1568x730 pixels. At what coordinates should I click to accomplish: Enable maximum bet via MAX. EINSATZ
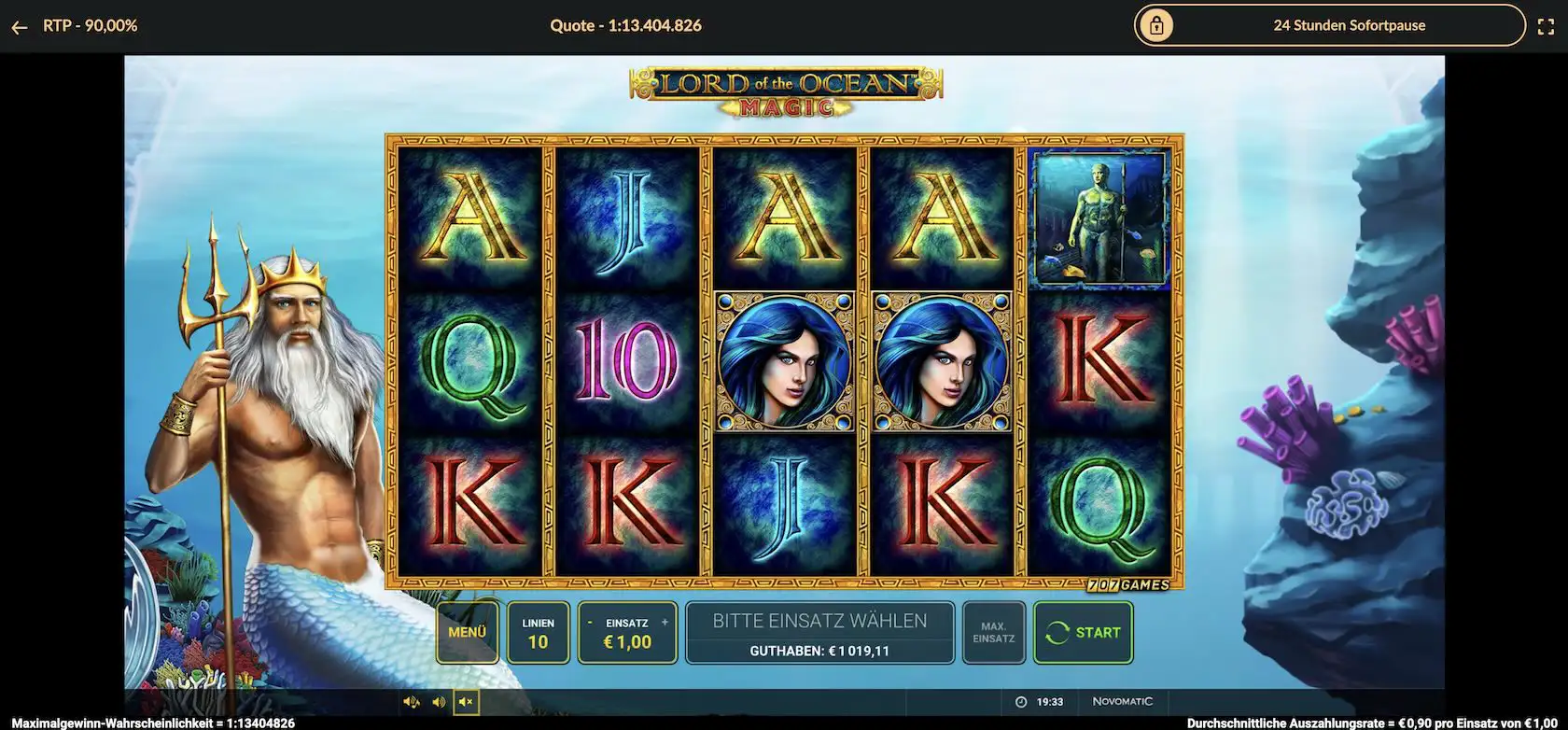[x=993, y=632]
